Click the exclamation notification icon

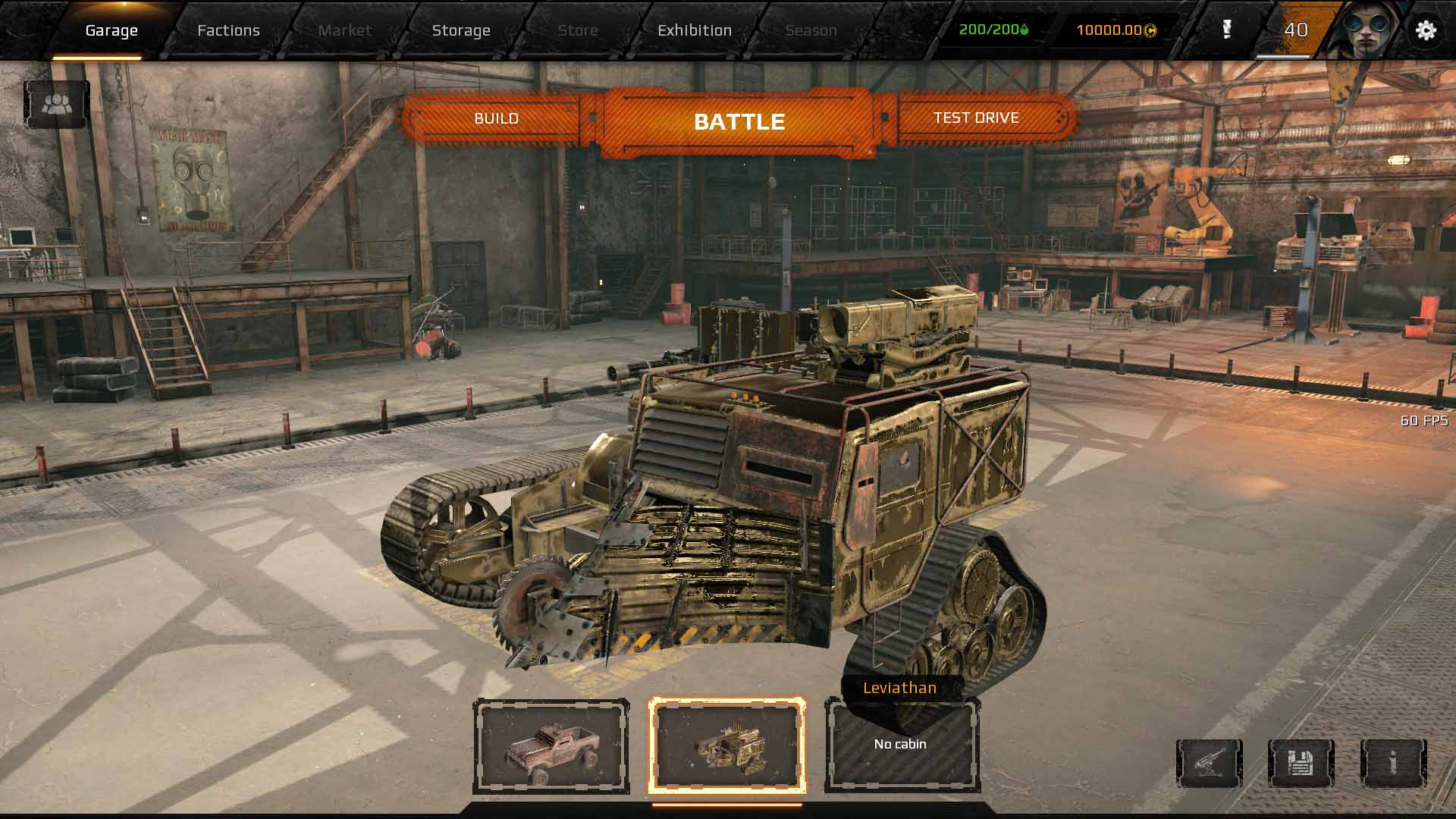coord(1227,30)
